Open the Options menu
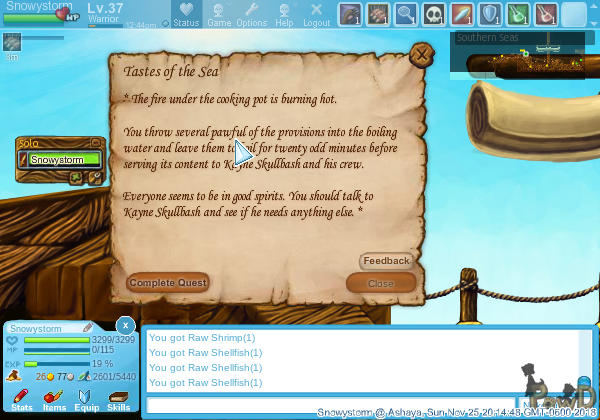This screenshot has width=600, height=420. (x=251, y=14)
